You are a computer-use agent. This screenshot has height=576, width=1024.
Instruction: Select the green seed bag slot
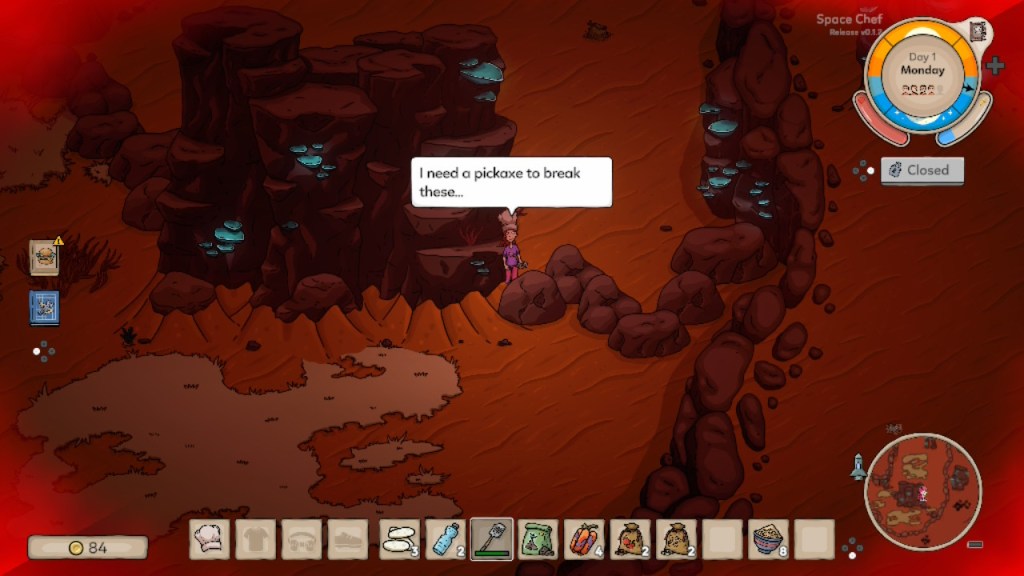539,539
